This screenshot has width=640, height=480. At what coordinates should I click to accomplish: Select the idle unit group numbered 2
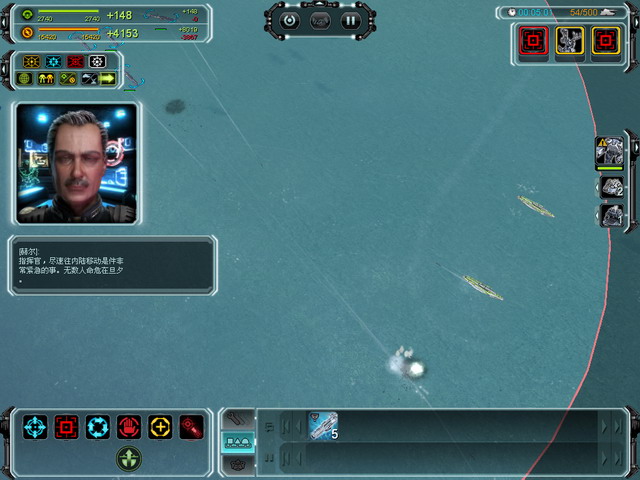coord(610,186)
